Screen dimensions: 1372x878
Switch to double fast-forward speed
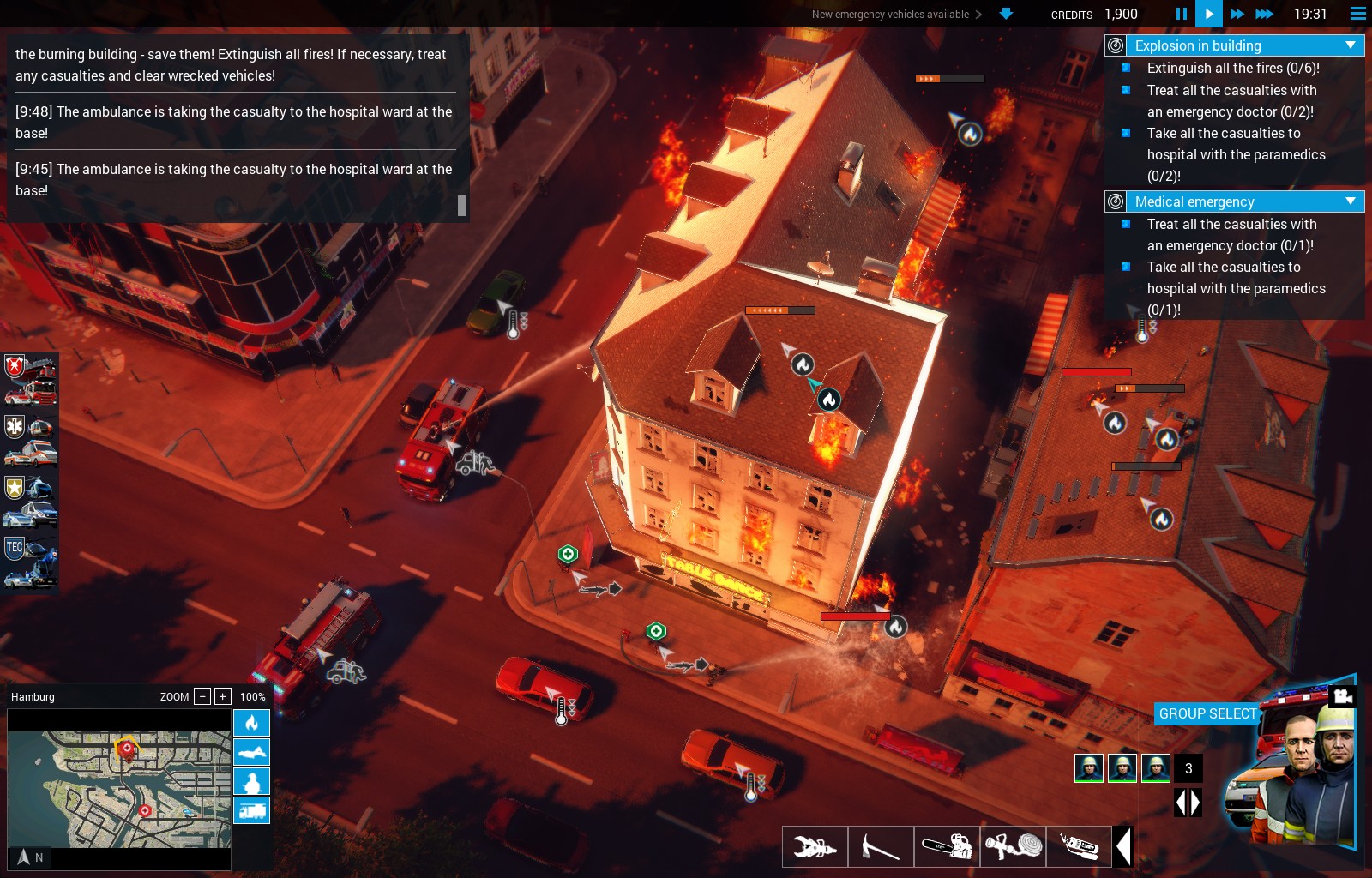(x=1237, y=14)
